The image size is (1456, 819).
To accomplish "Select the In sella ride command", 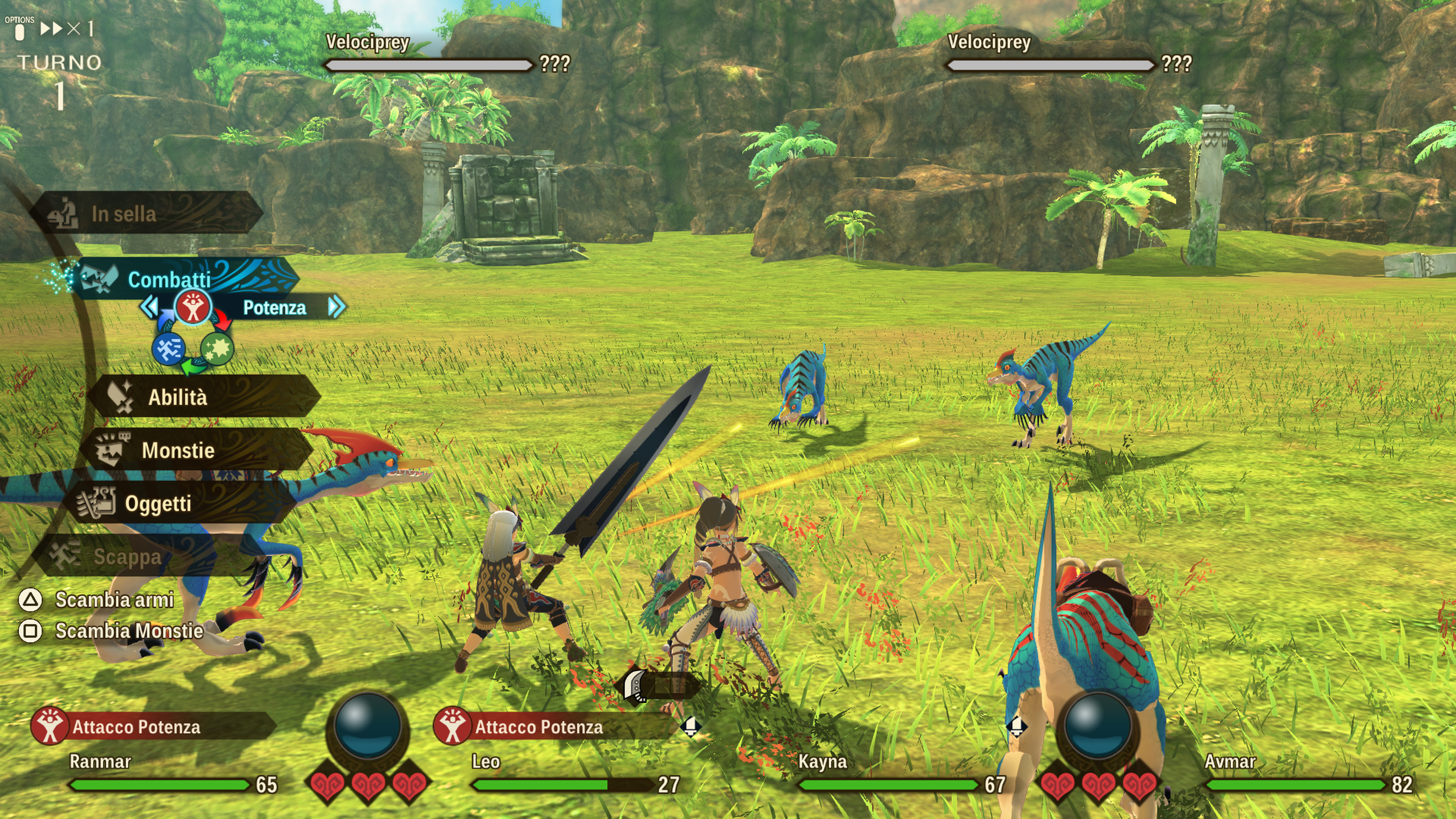I will click(x=124, y=213).
